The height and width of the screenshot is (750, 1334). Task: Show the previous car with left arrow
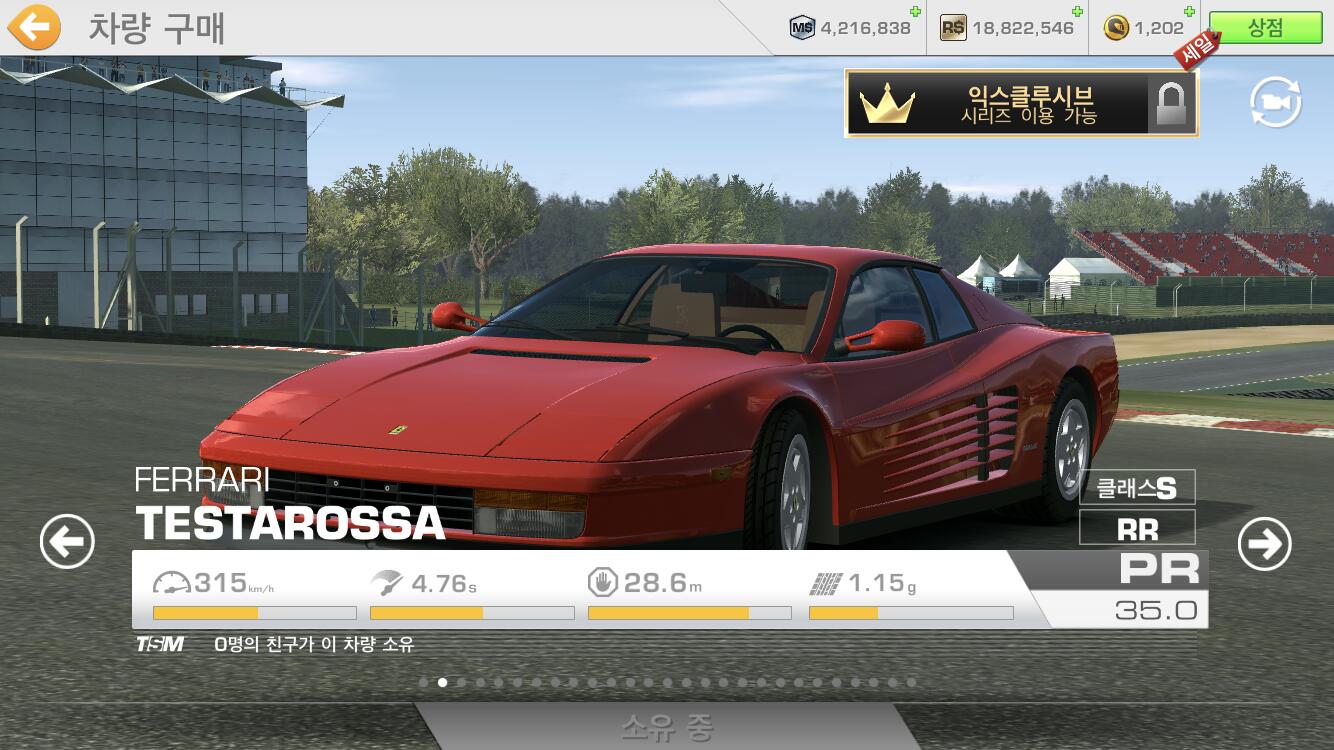click(67, 543)
